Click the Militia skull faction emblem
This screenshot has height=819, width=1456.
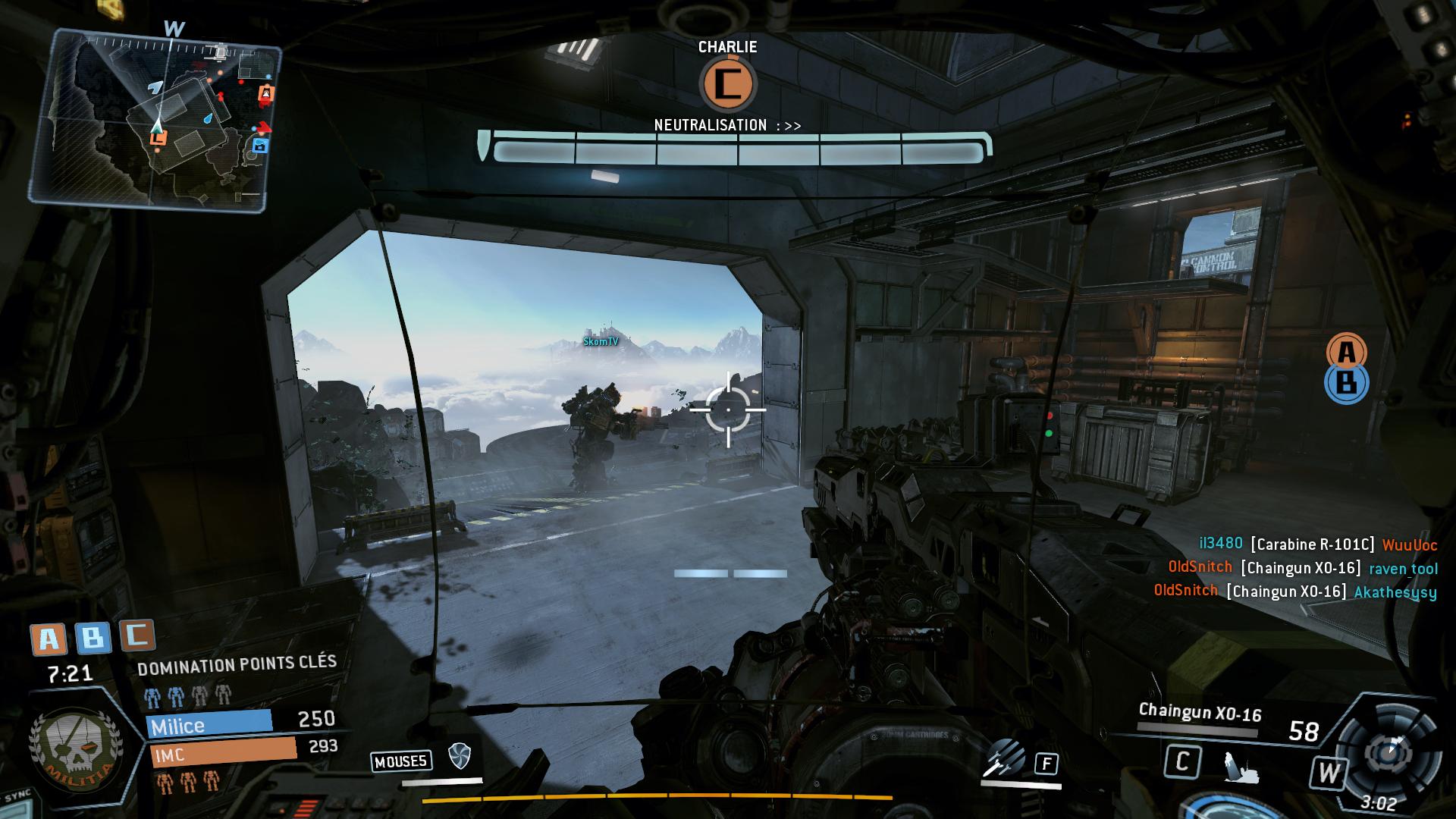pos(70,745)
